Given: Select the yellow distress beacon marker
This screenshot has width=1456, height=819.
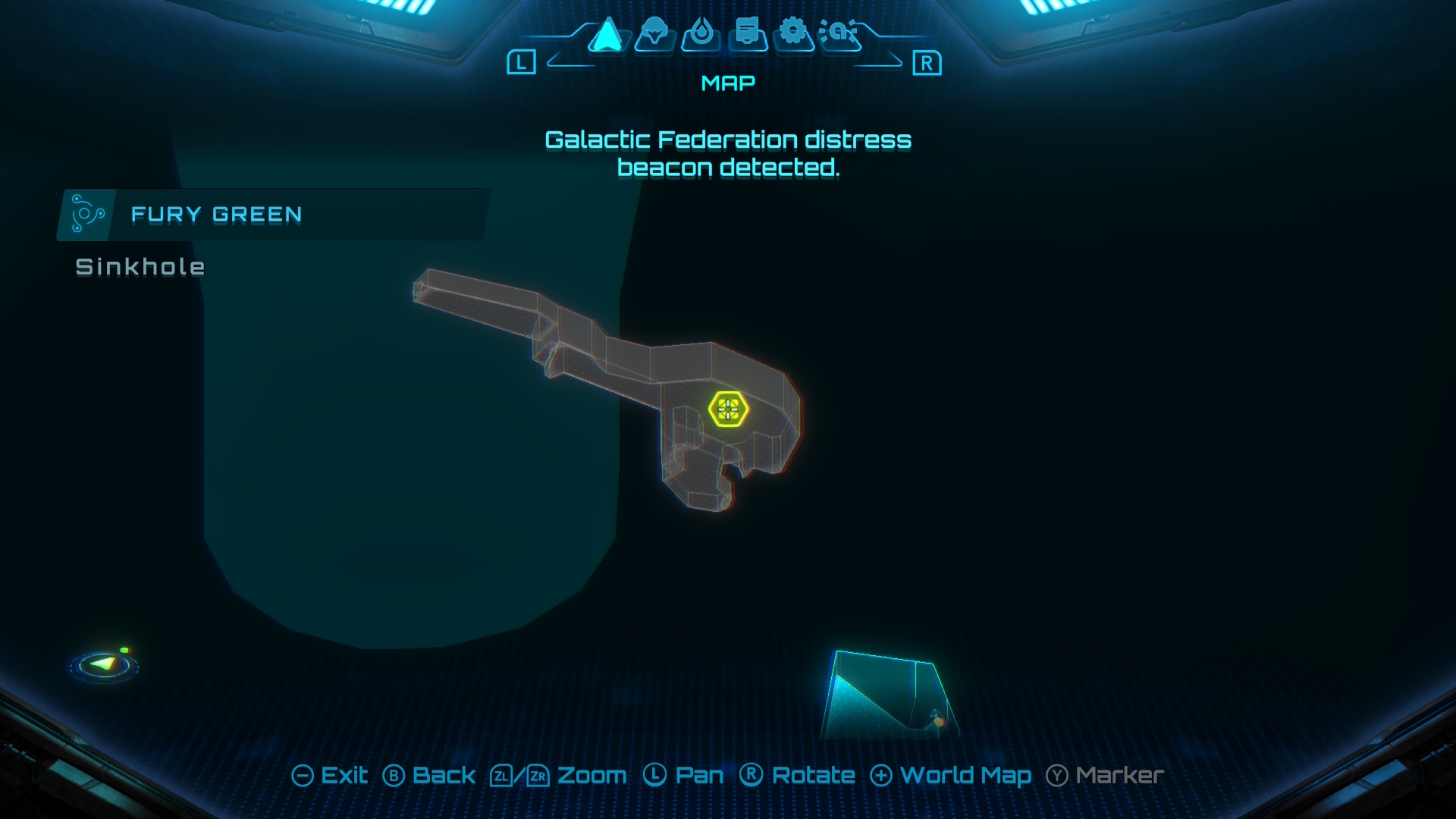Looking at the screenshot, I should pyautogui.click(x=728, y=409).
